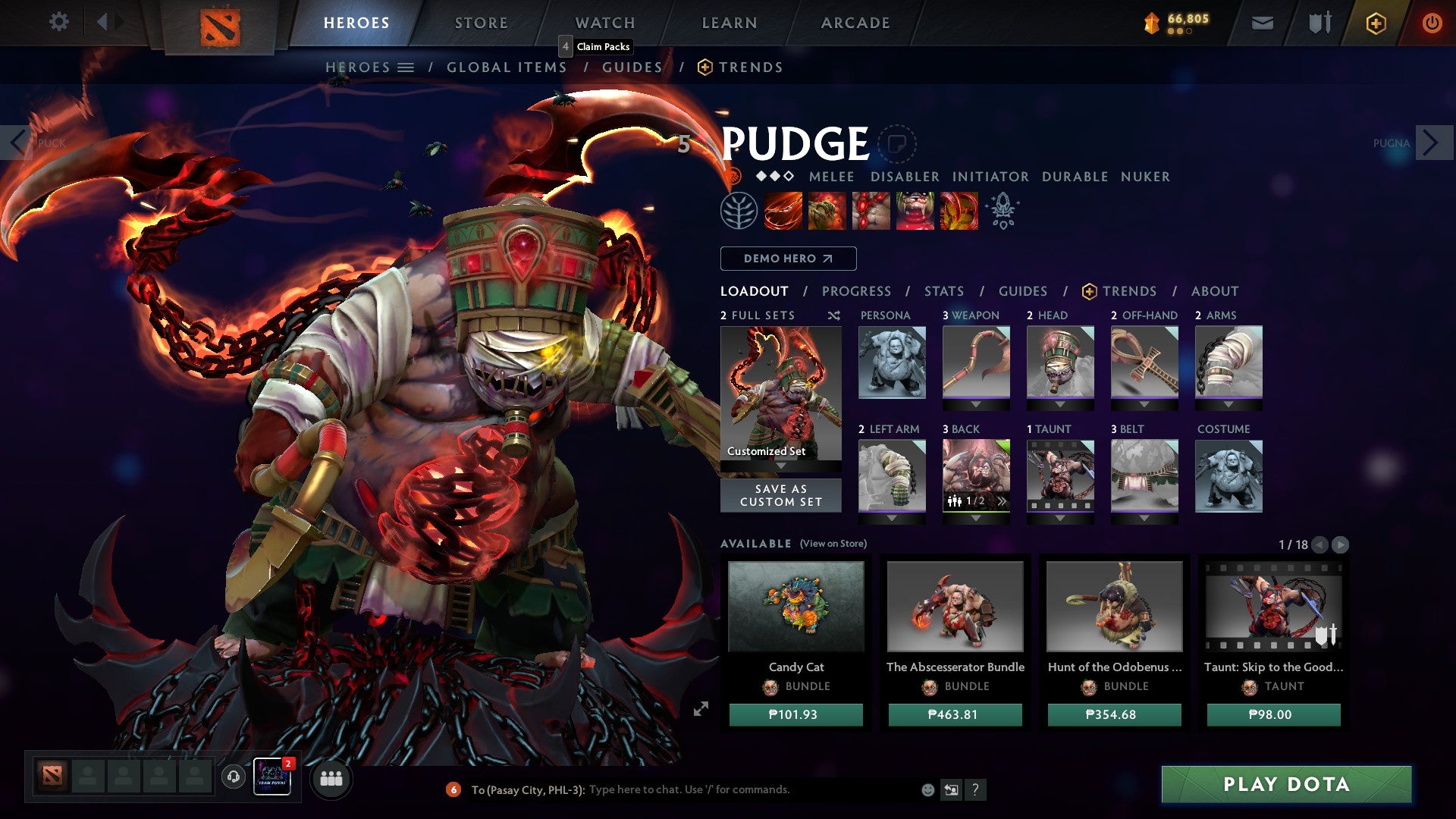Click the shuffle loadout icon
The height and width of the screenshot is (819, 1456).
tap(833, 316)
